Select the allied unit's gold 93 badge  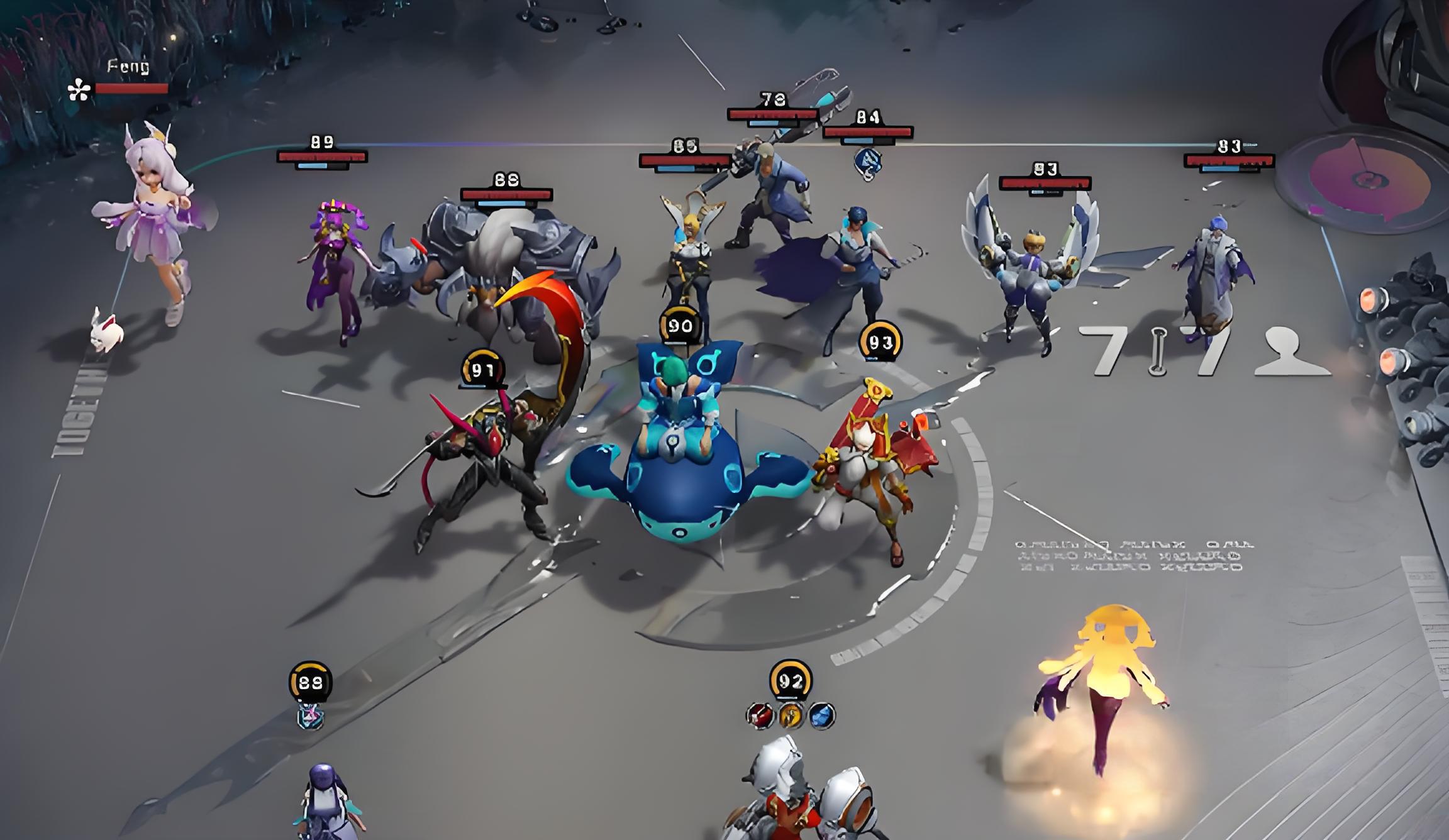880,342
